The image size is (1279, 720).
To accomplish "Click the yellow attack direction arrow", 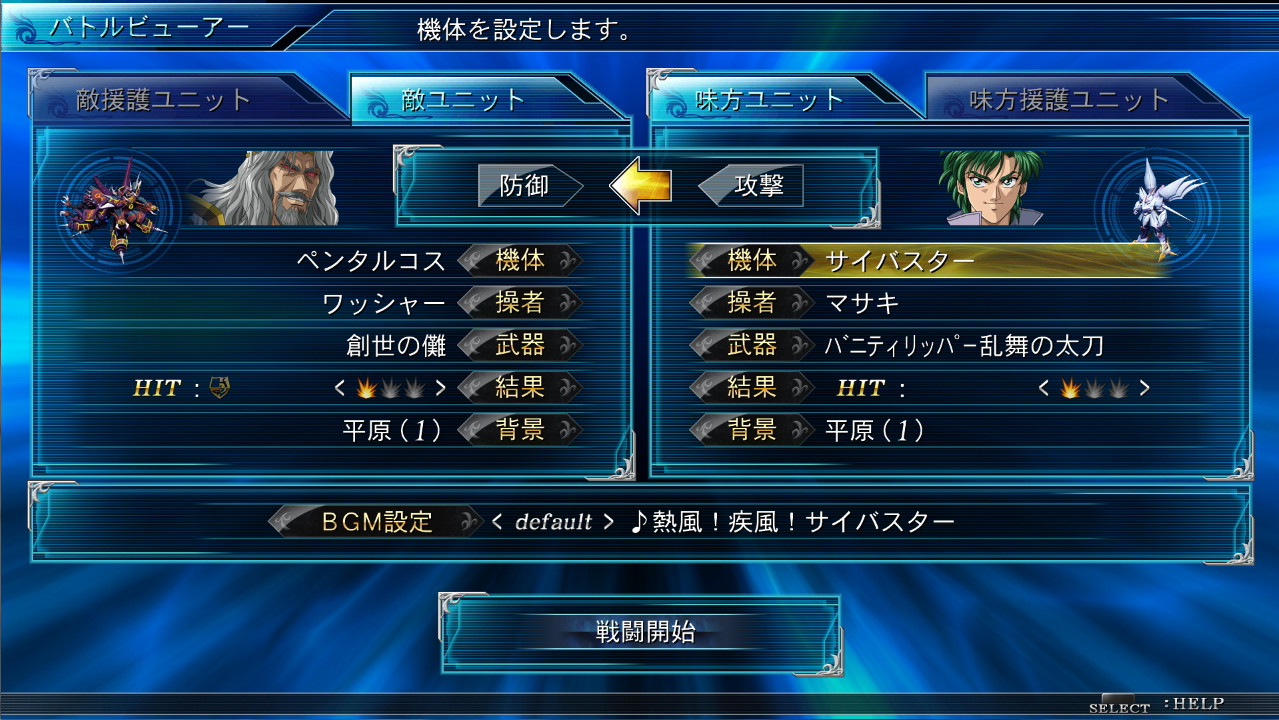I will [640, 186].
